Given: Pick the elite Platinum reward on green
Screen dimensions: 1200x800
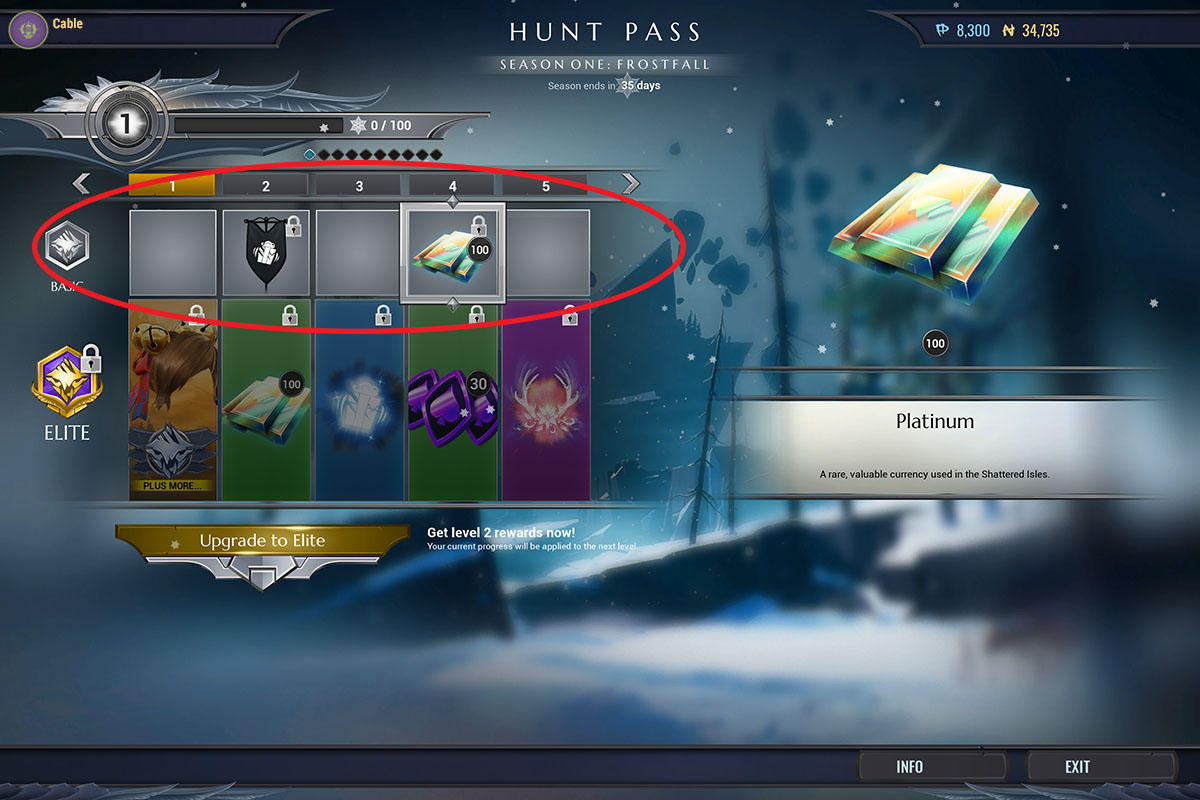Looking at the screenshot, I should coord(265,400).
